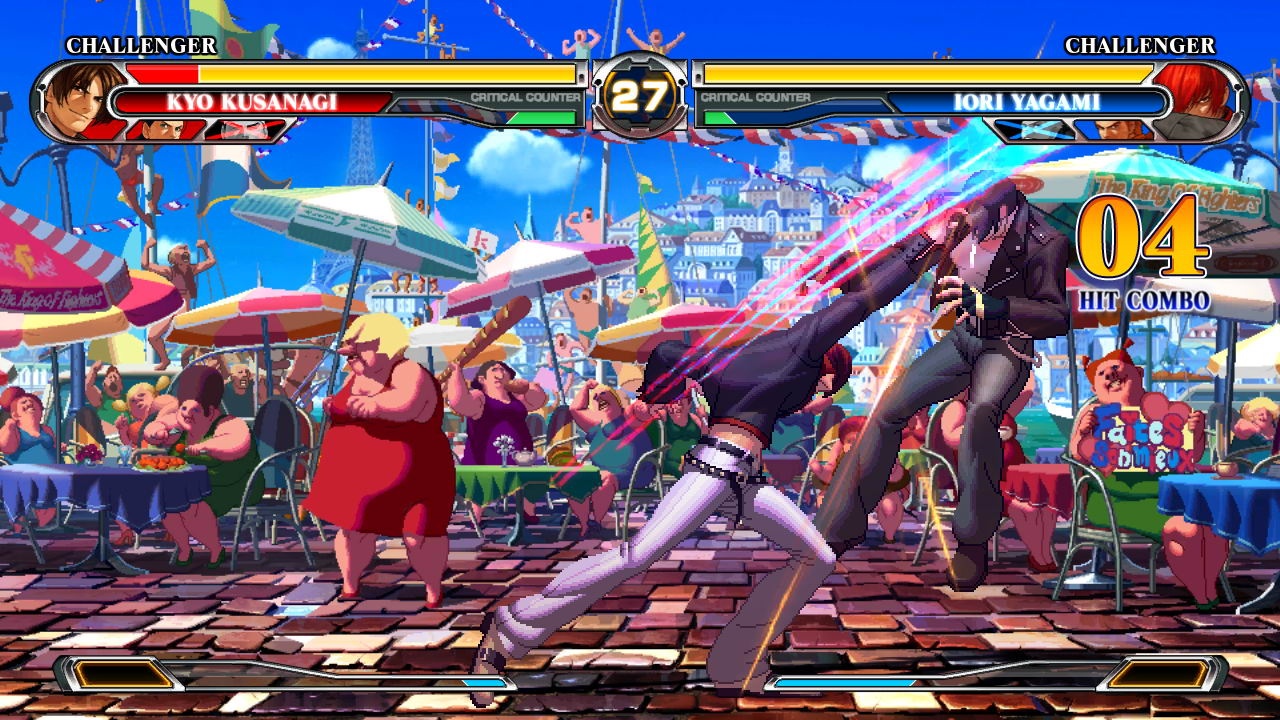Click the round timer showing 27

click(640, 95)
